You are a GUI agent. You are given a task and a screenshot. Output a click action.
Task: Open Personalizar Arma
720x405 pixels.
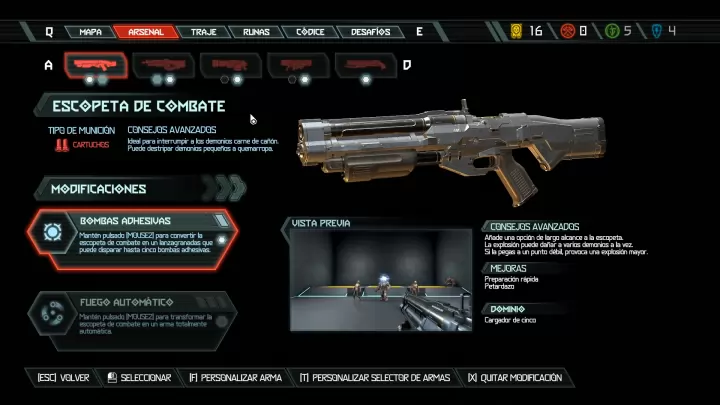coord(236,378)
